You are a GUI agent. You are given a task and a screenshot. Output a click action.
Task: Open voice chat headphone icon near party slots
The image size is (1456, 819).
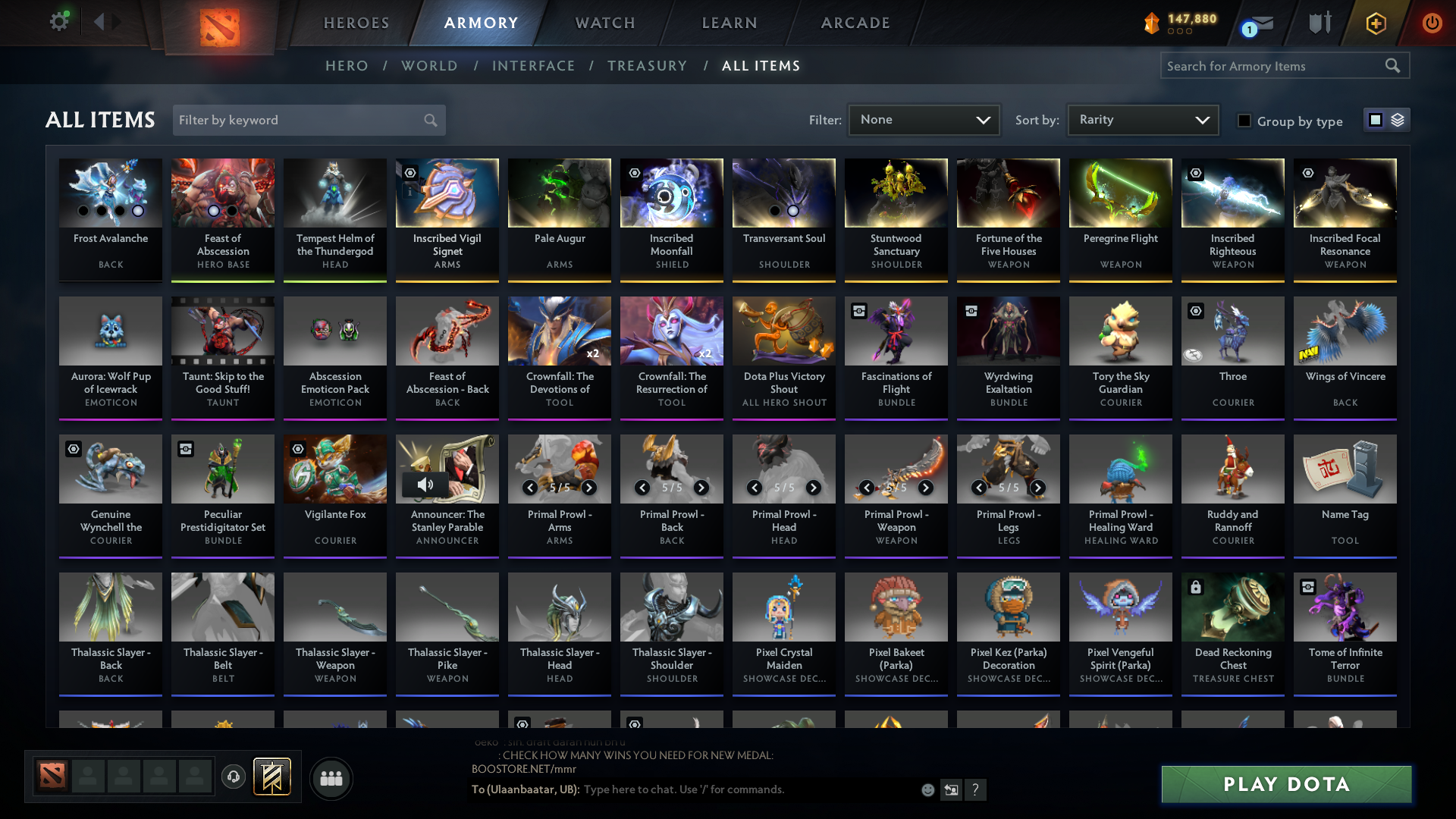233,778
